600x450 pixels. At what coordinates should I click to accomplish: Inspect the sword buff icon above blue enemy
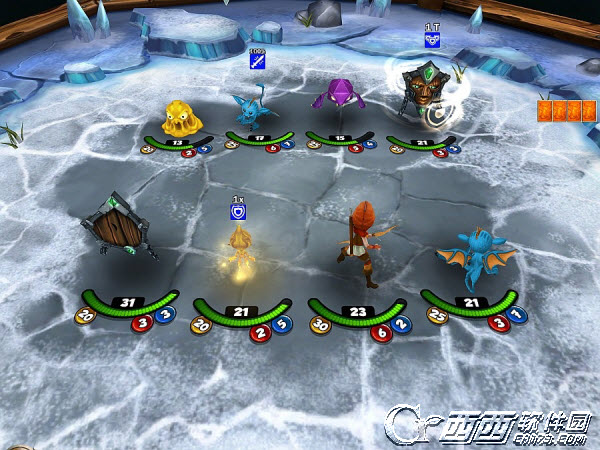tap(256, 59)
